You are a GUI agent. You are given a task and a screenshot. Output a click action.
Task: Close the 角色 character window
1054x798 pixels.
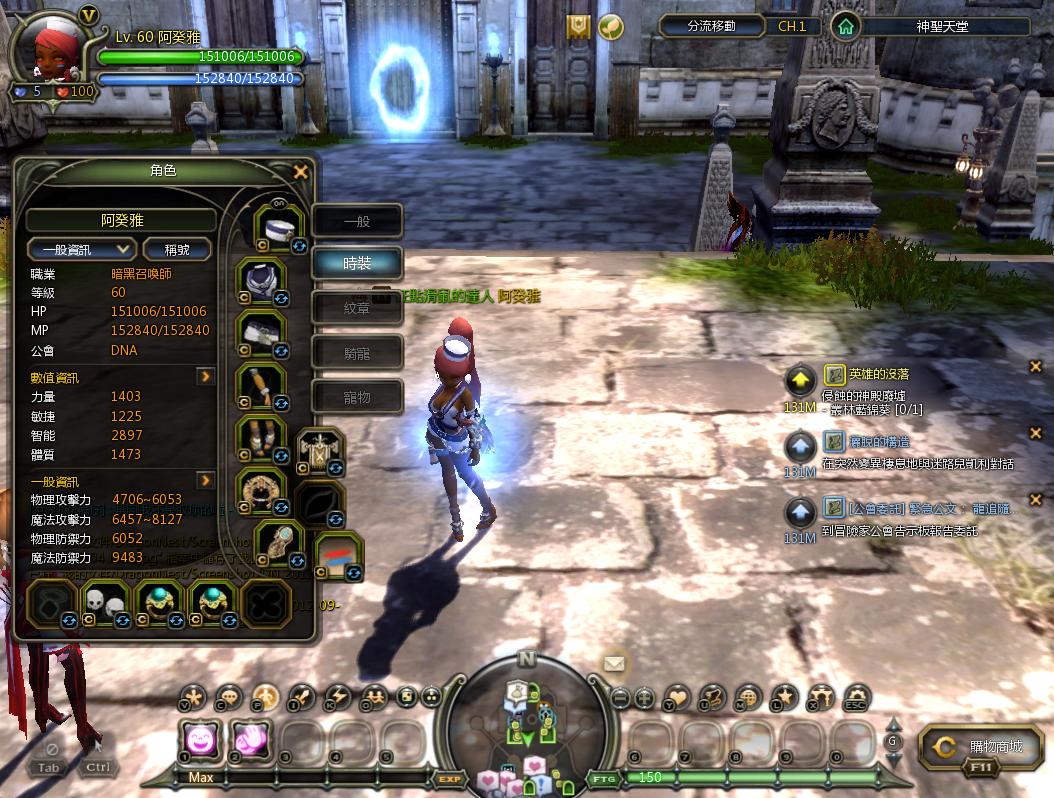pyautogui.click(x=300, y=172)
